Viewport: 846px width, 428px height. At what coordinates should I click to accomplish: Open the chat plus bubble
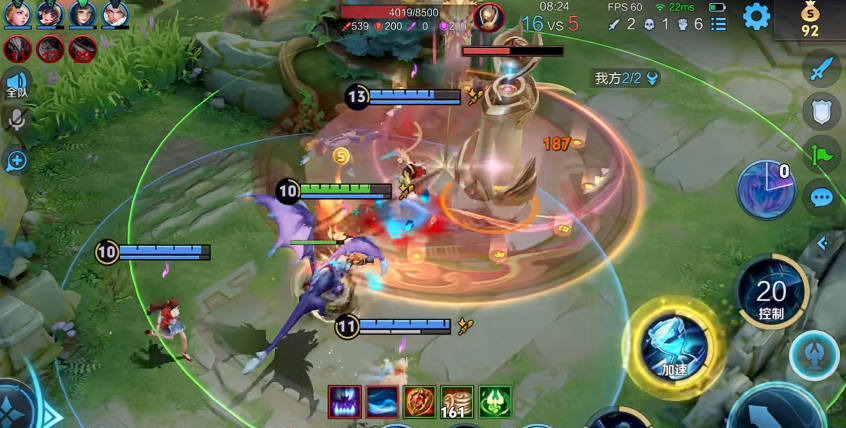(x=16, y=159)
